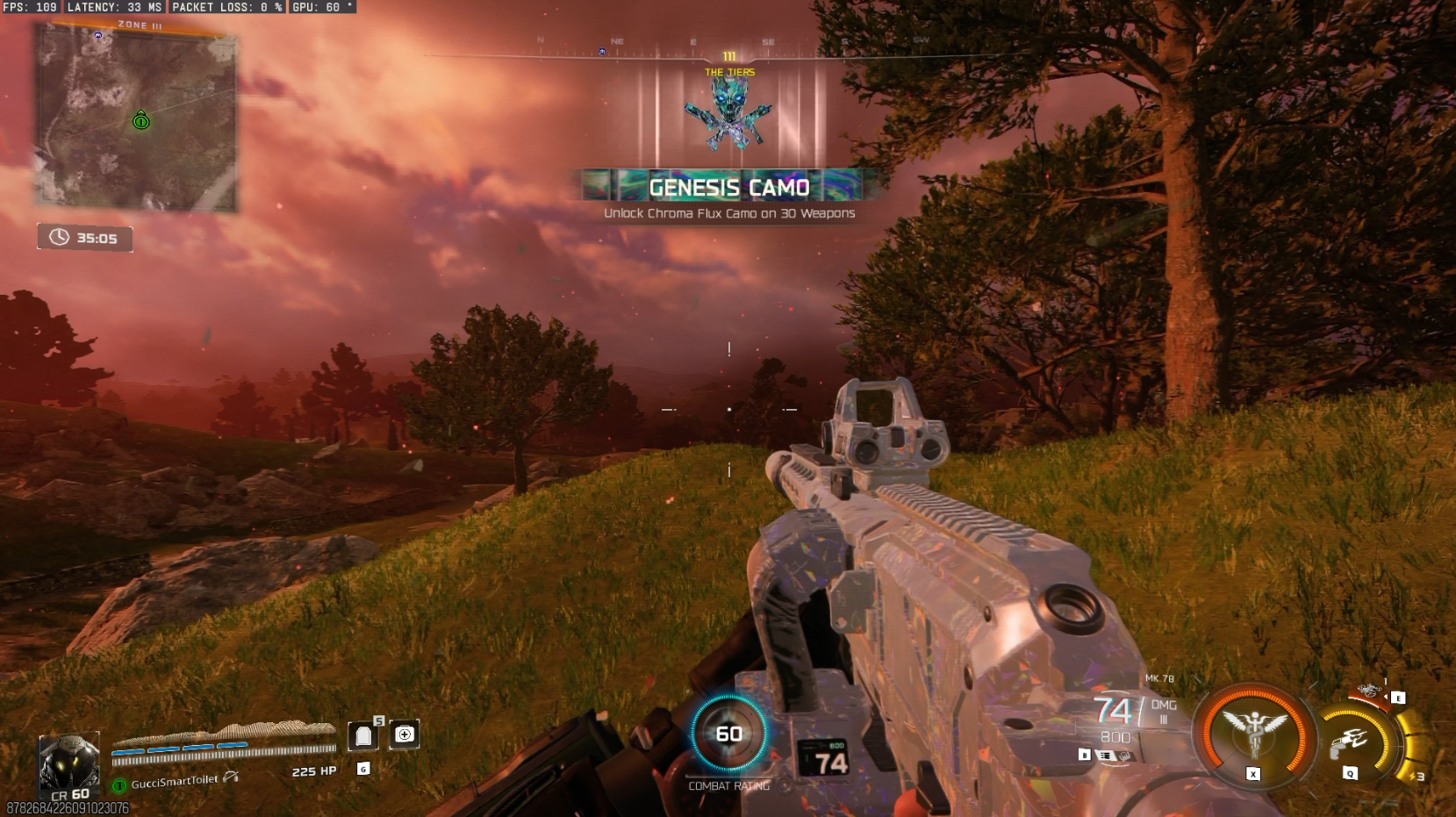Select the armor plate slot

click(363, 735)
